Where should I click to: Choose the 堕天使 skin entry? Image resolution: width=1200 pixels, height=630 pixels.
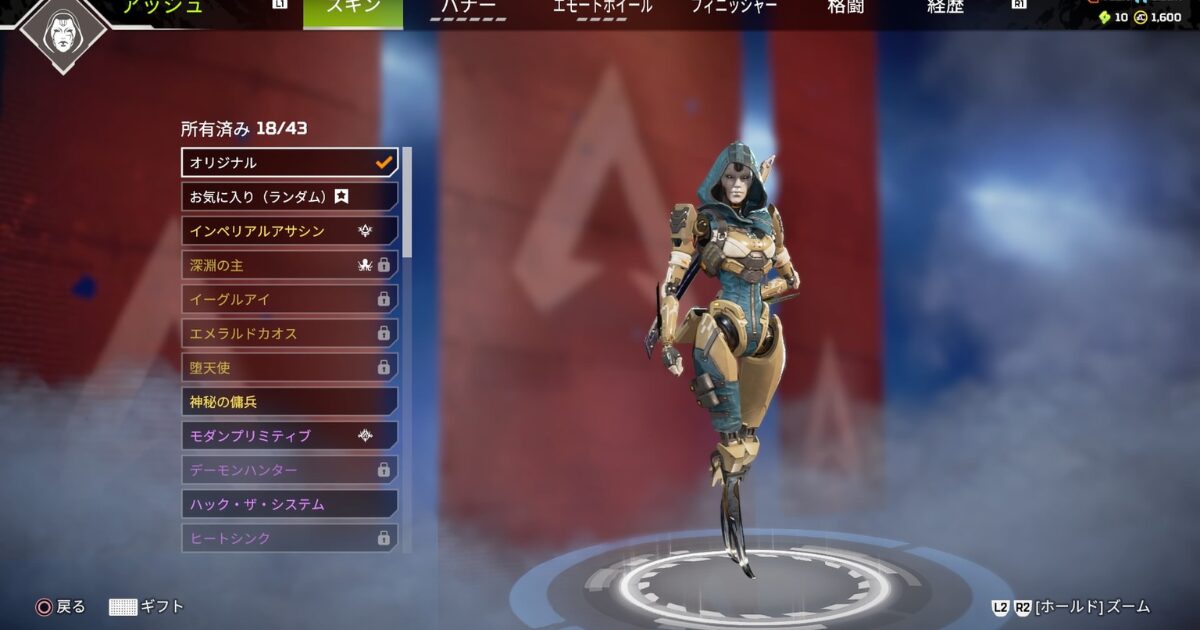[289, 367]
